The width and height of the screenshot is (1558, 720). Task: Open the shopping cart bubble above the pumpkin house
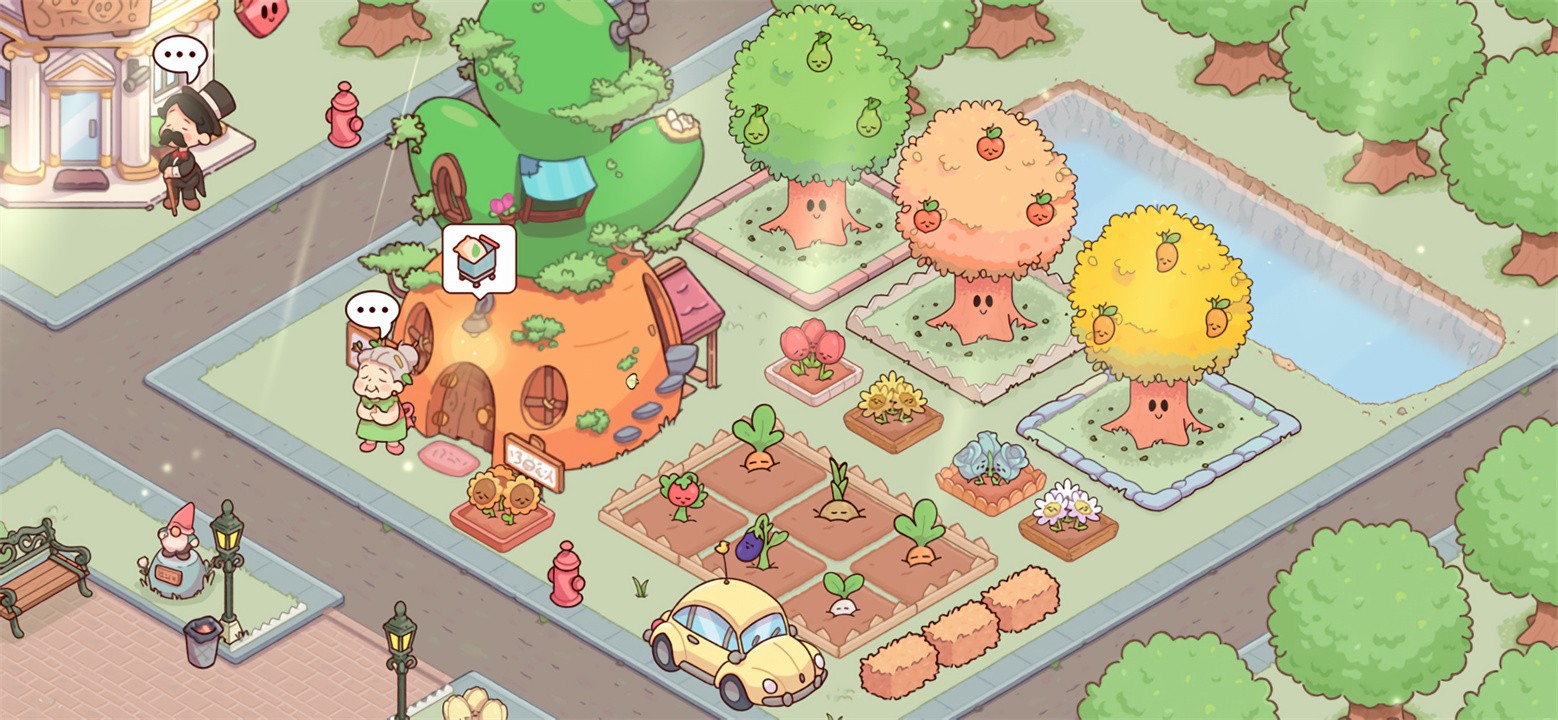coord(479,258)
